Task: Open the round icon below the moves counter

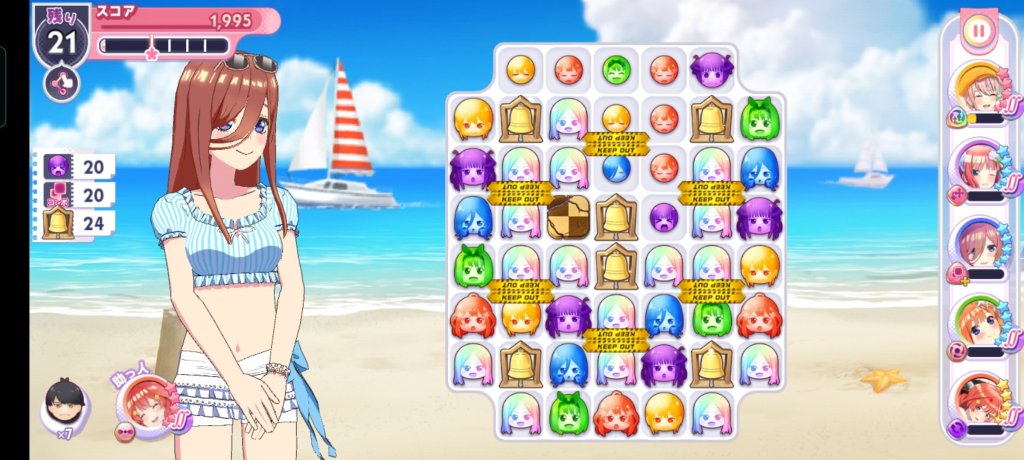Action: (x=61, y=82)
